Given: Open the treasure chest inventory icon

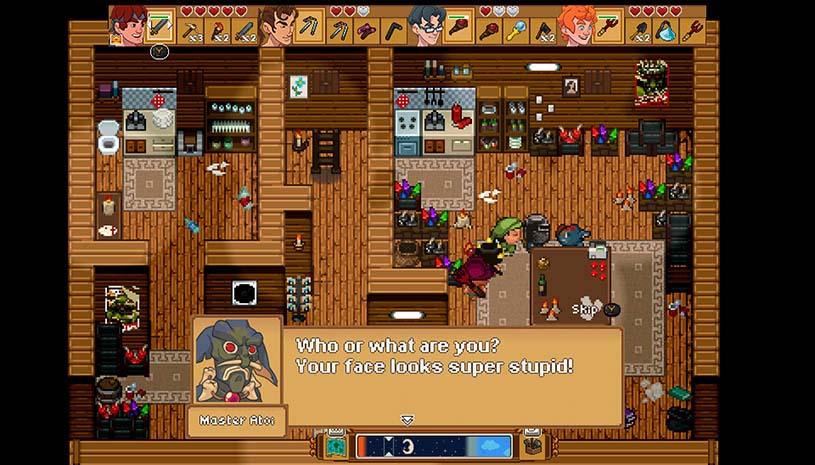Looking at the screenshot, I should tap(532, 446).
